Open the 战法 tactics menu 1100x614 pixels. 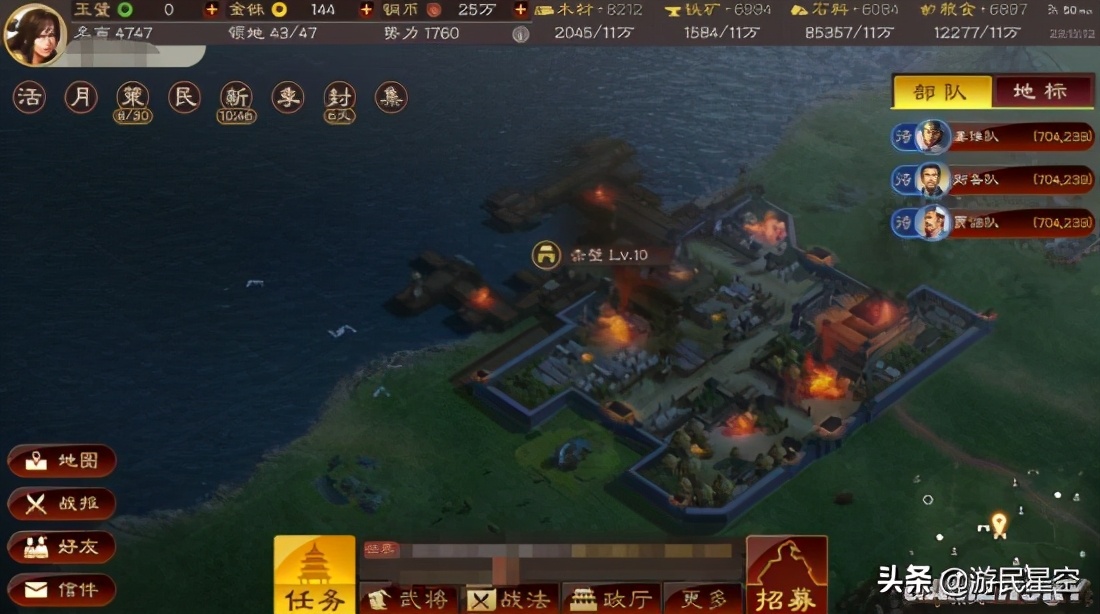510,599
